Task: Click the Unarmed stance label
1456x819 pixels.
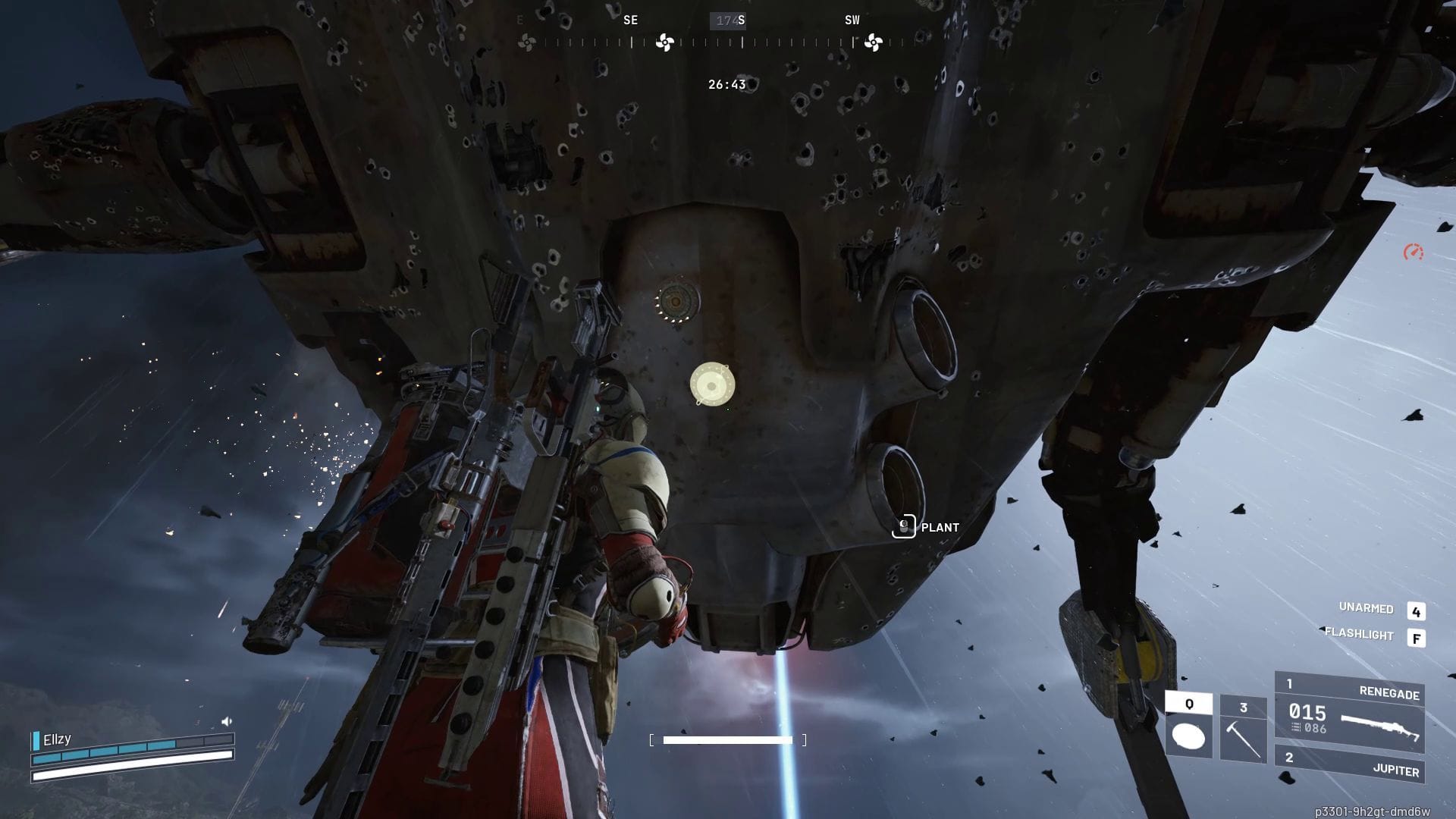Action: pyautogui.click(x=1366, y=608)
